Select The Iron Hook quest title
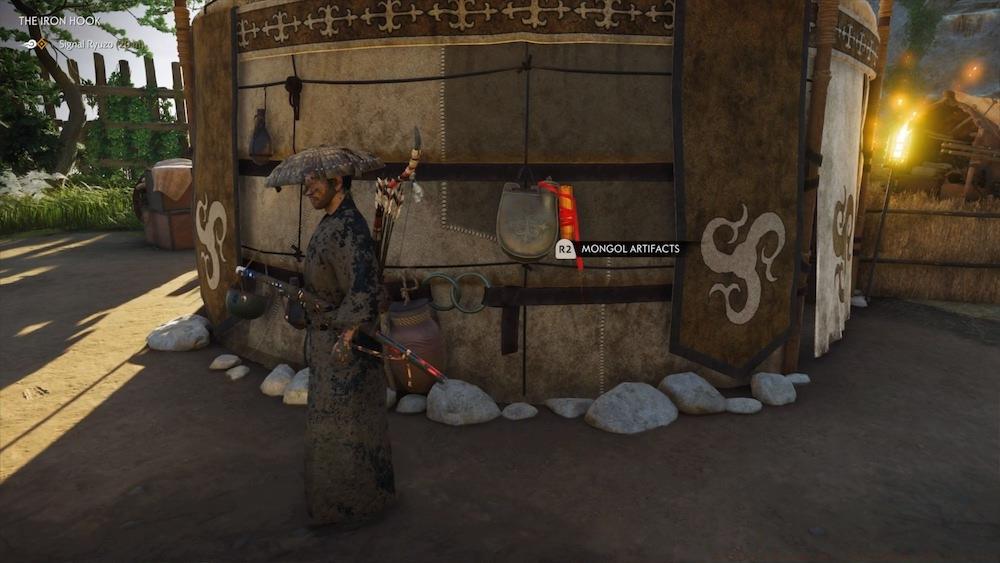Image resolution: width=1000 pixels, height=563 pixels. [x=59, y=20]
